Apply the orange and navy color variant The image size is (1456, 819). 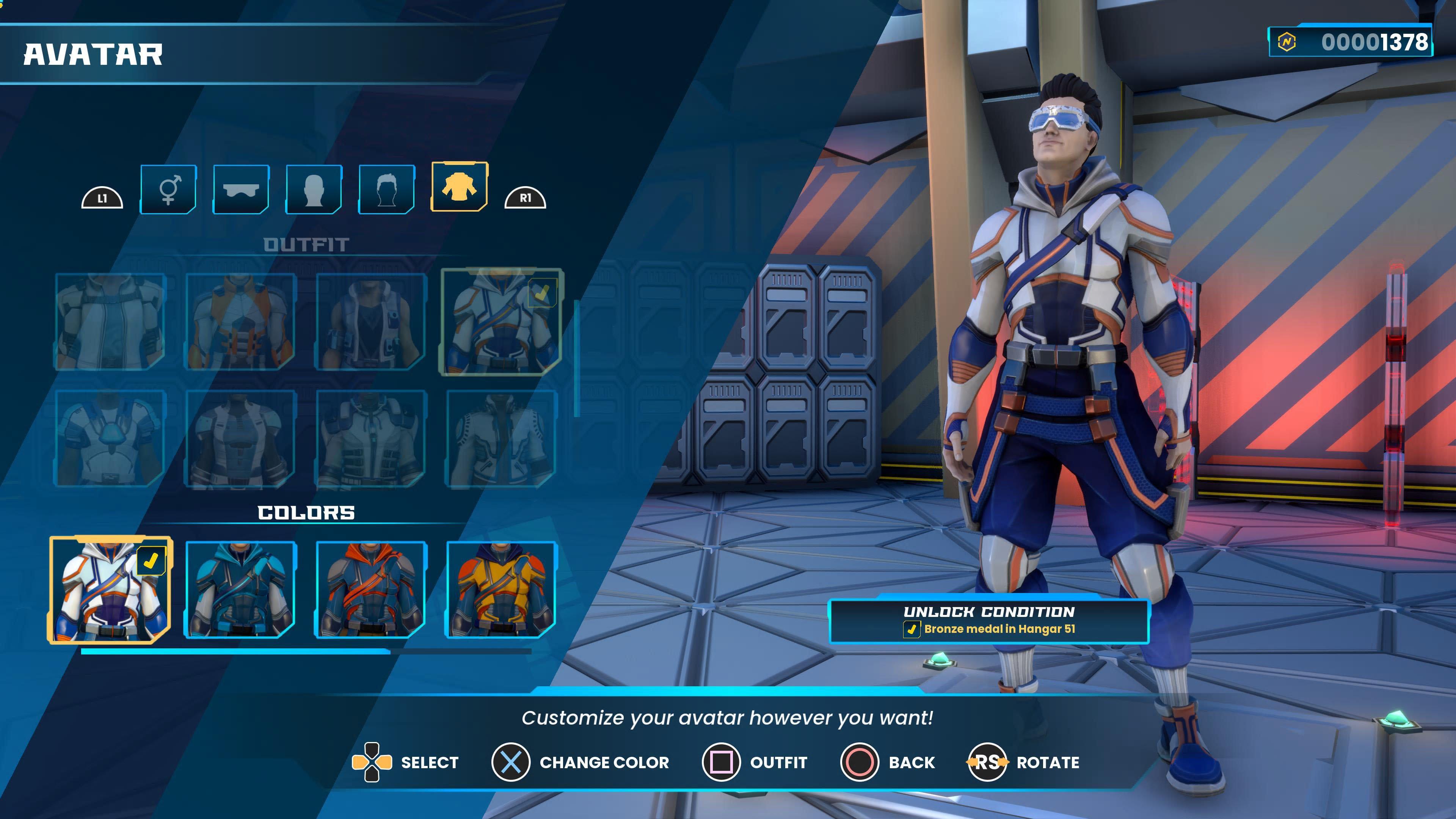tap(371, 590)
